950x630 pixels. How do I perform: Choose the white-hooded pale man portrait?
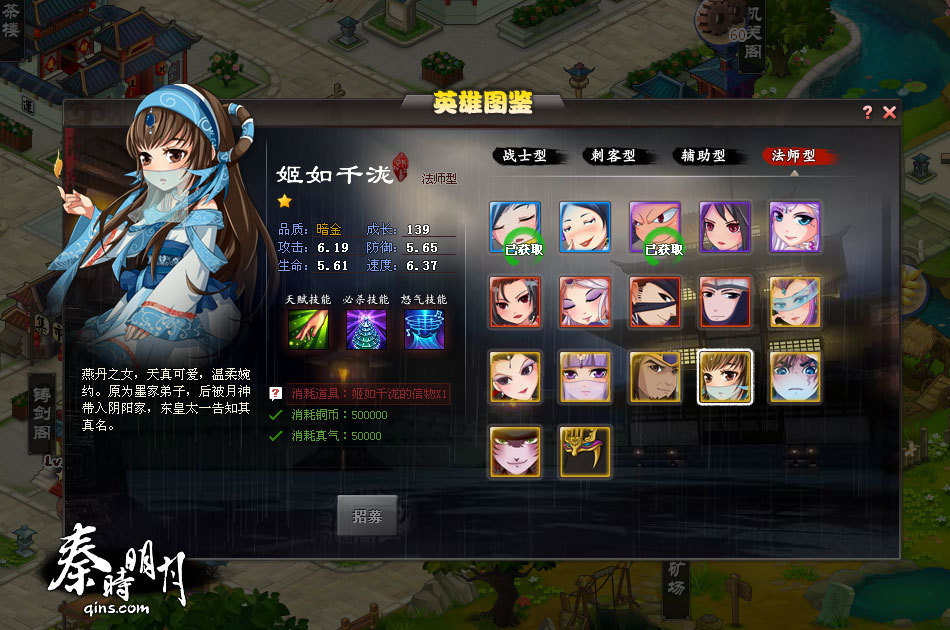pyautogui.click(x=725, y=302)
